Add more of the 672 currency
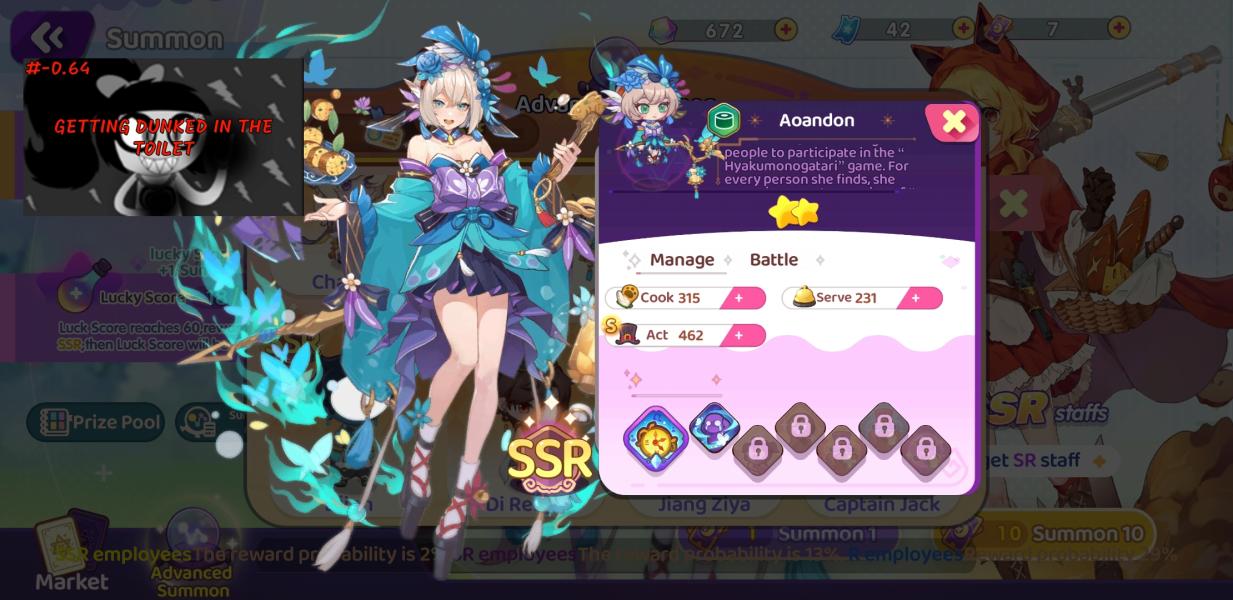Screen dimensions: 1233x600 click(786, 29)
